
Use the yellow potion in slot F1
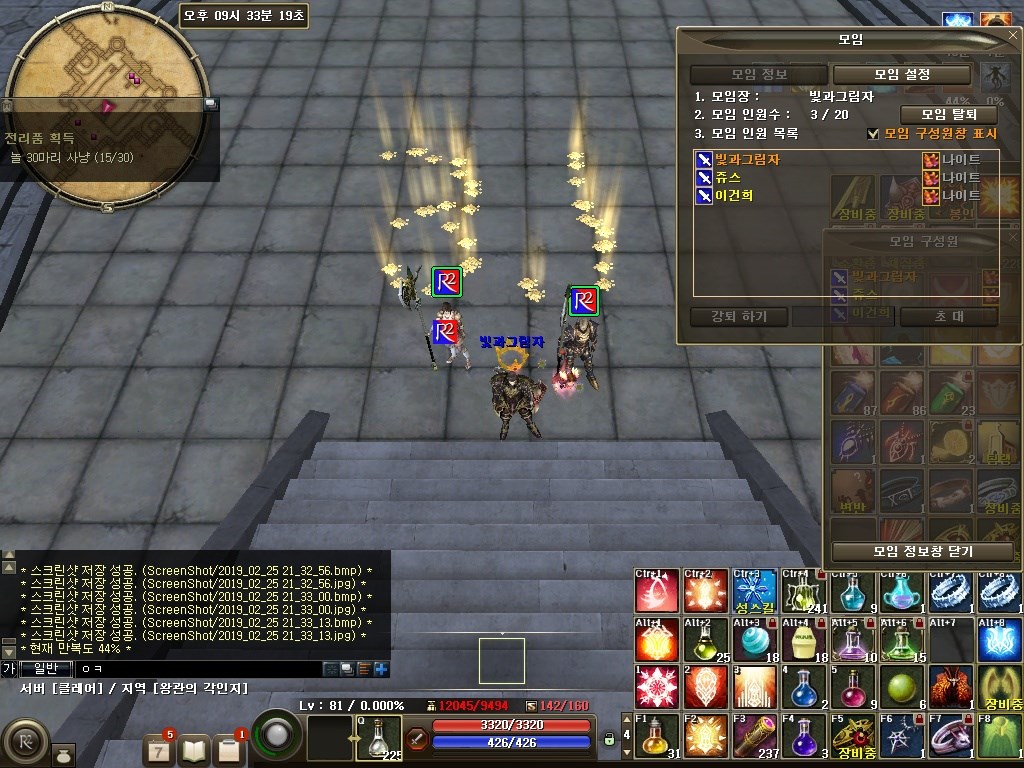pyautogui.click(x=656, y=737)
